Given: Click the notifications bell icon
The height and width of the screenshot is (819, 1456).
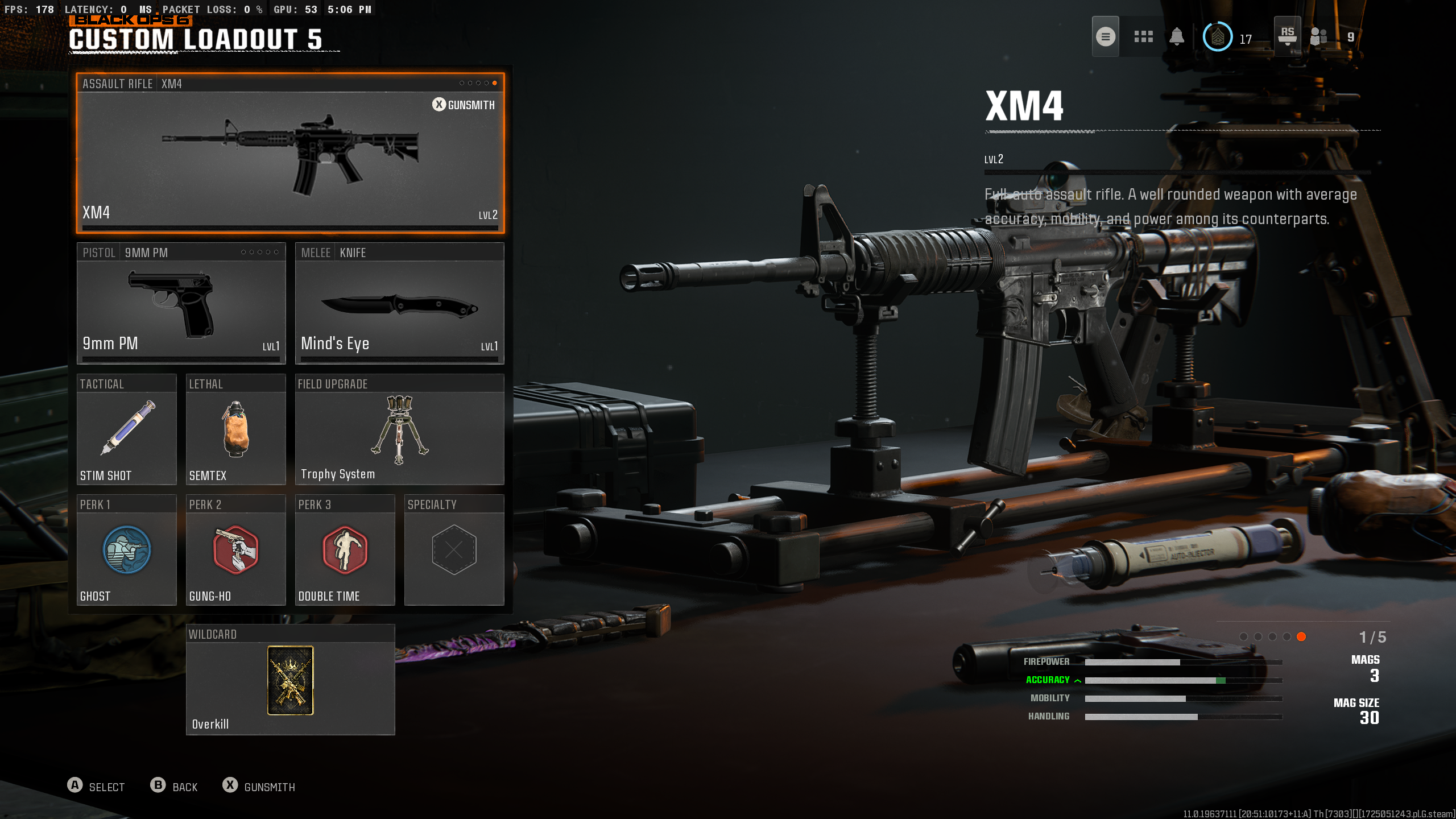Looking at the screenshot, I should (1177, 36).
